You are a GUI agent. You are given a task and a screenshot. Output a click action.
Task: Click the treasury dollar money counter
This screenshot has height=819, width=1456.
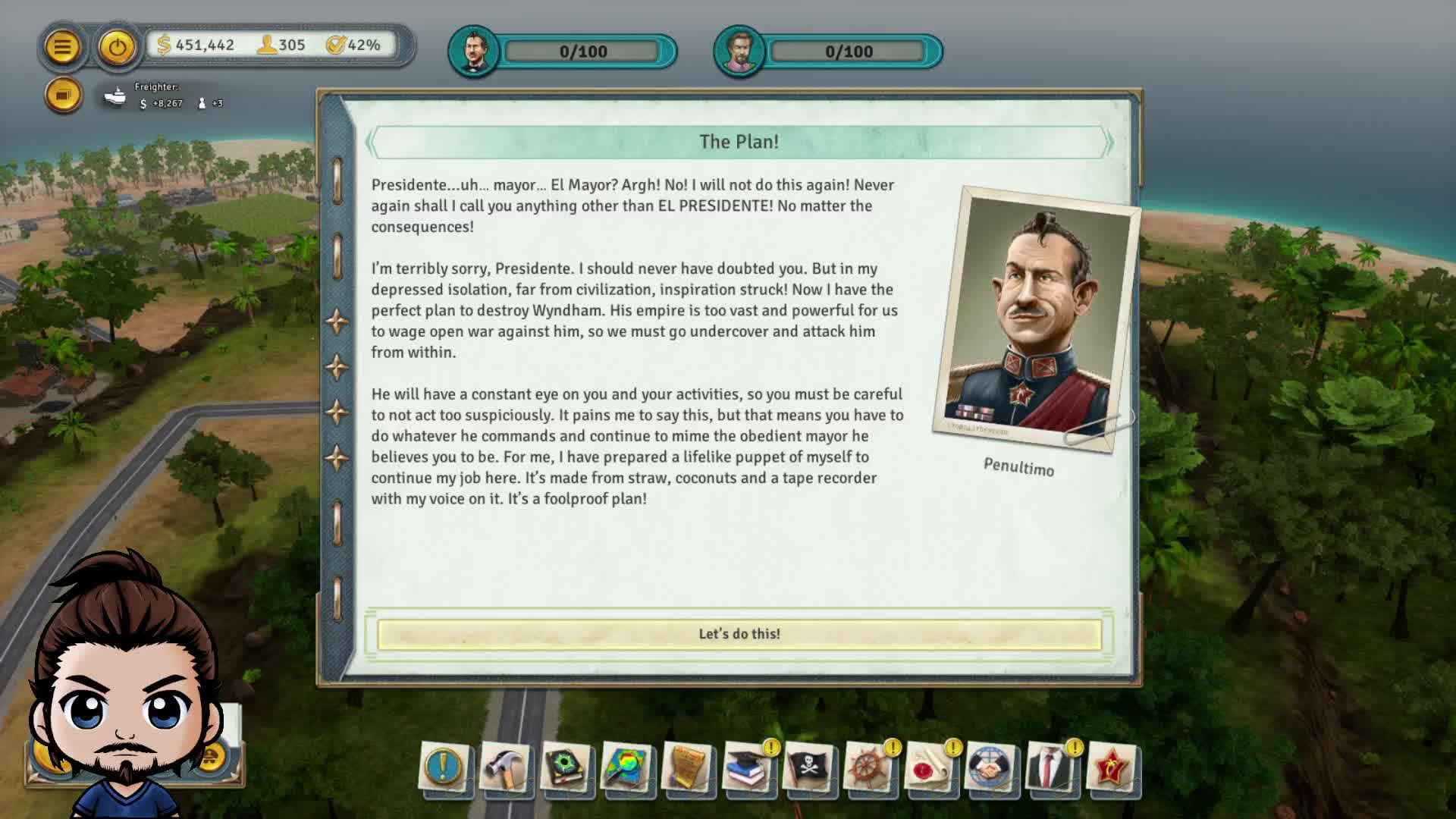196,45
